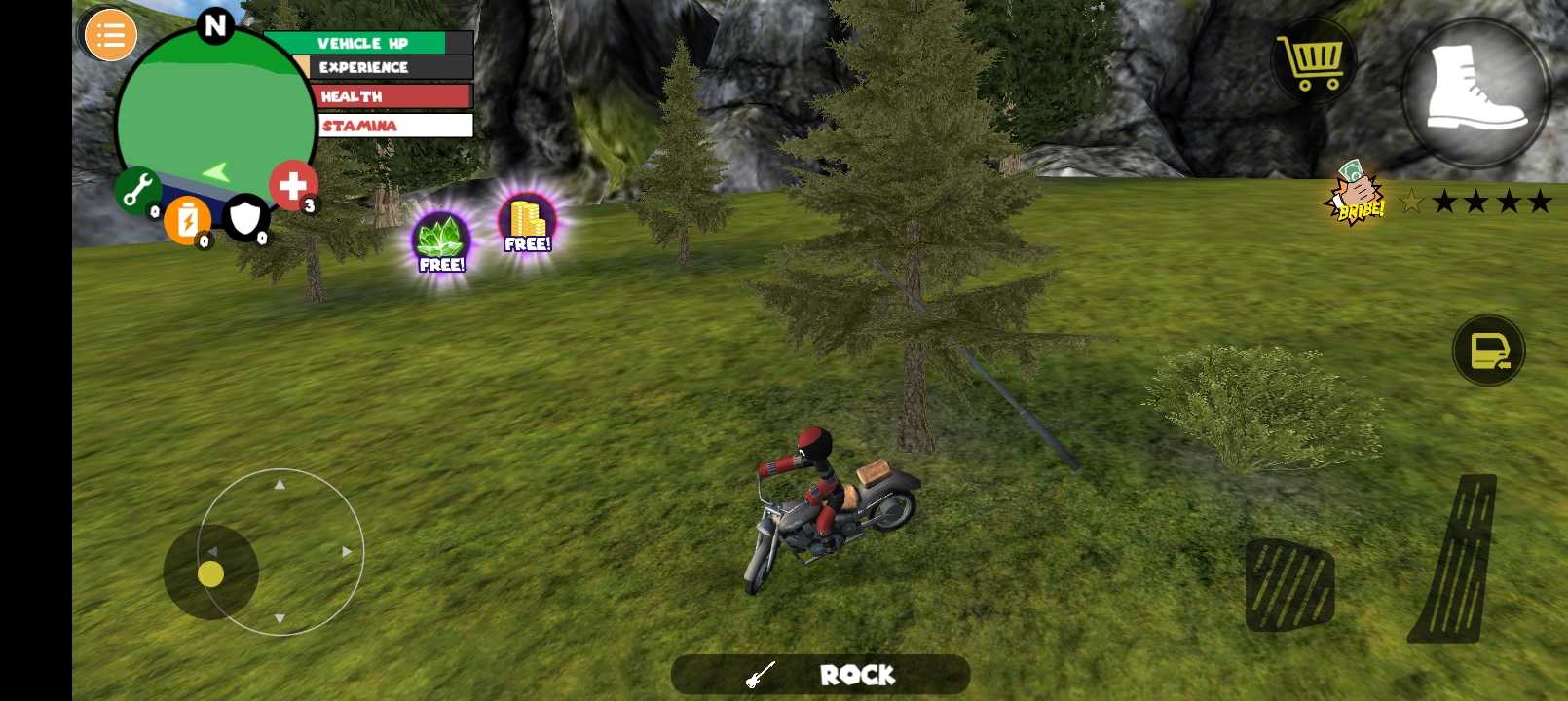
Task: Use the wrench repair icon
Action: 138,190
